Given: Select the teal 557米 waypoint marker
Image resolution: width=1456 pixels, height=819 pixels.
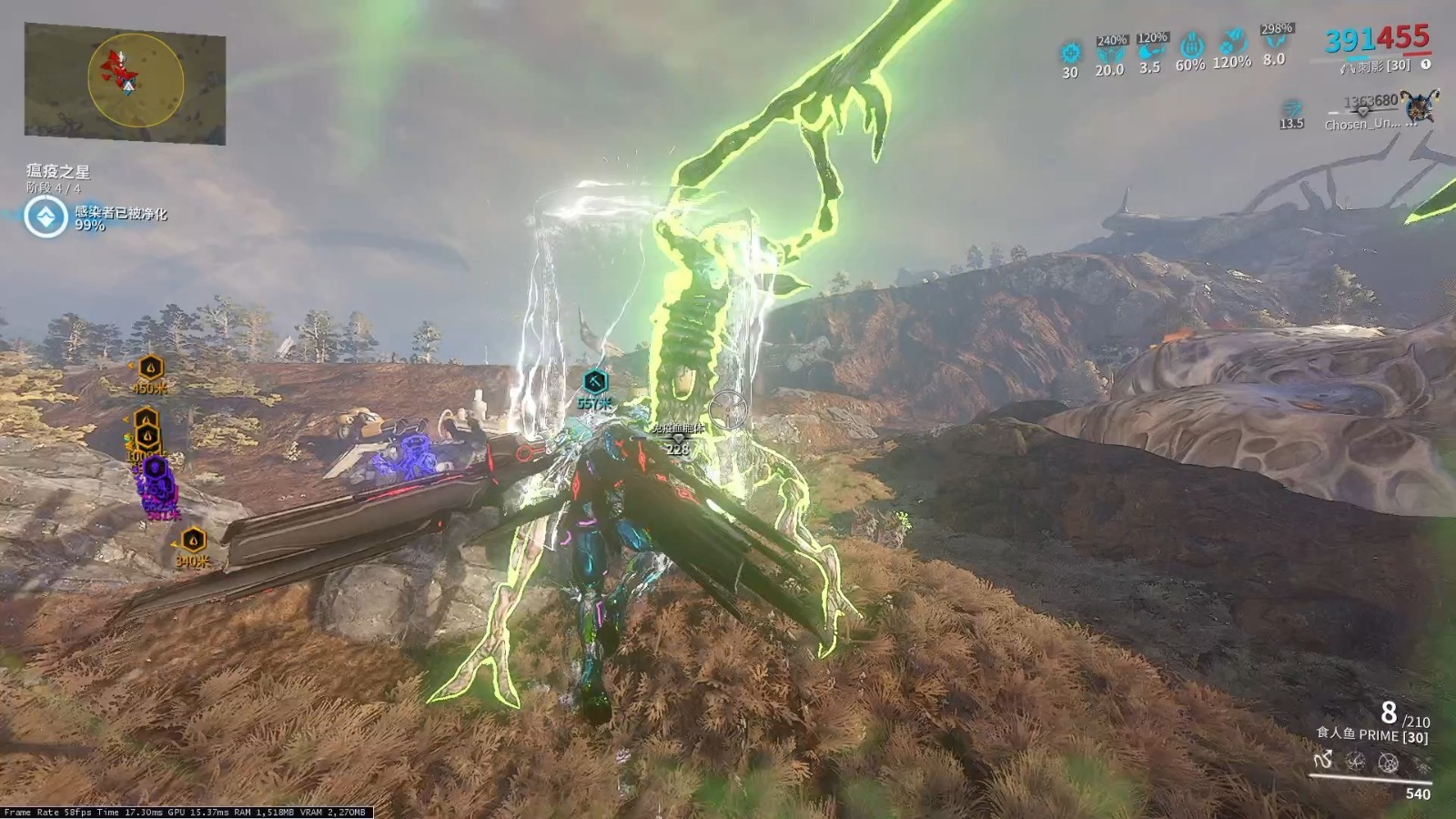Looking at the screenshot, I should (595, 381).
